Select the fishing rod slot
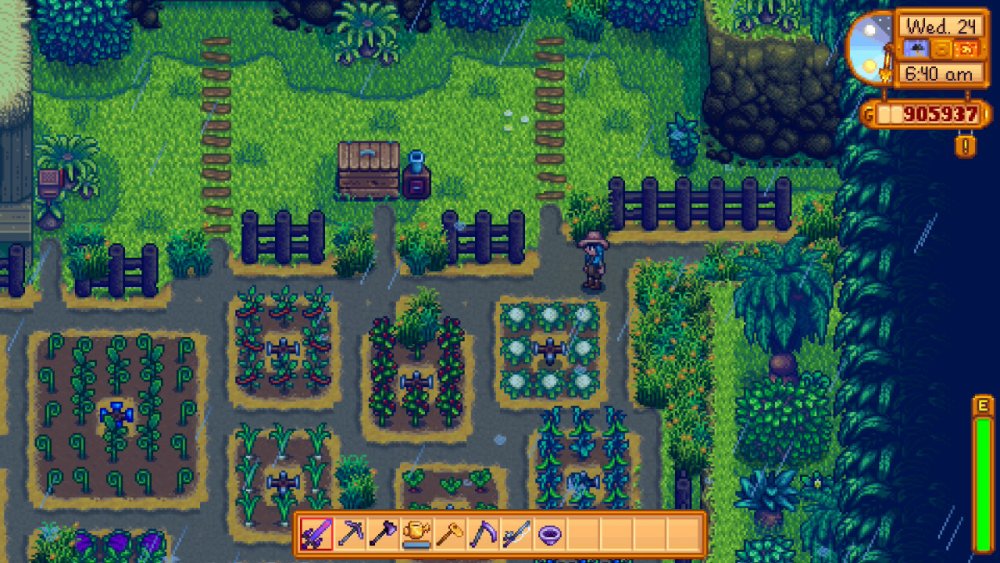The width and height of the screenshot is (1000, 563). tap(516, 534)
